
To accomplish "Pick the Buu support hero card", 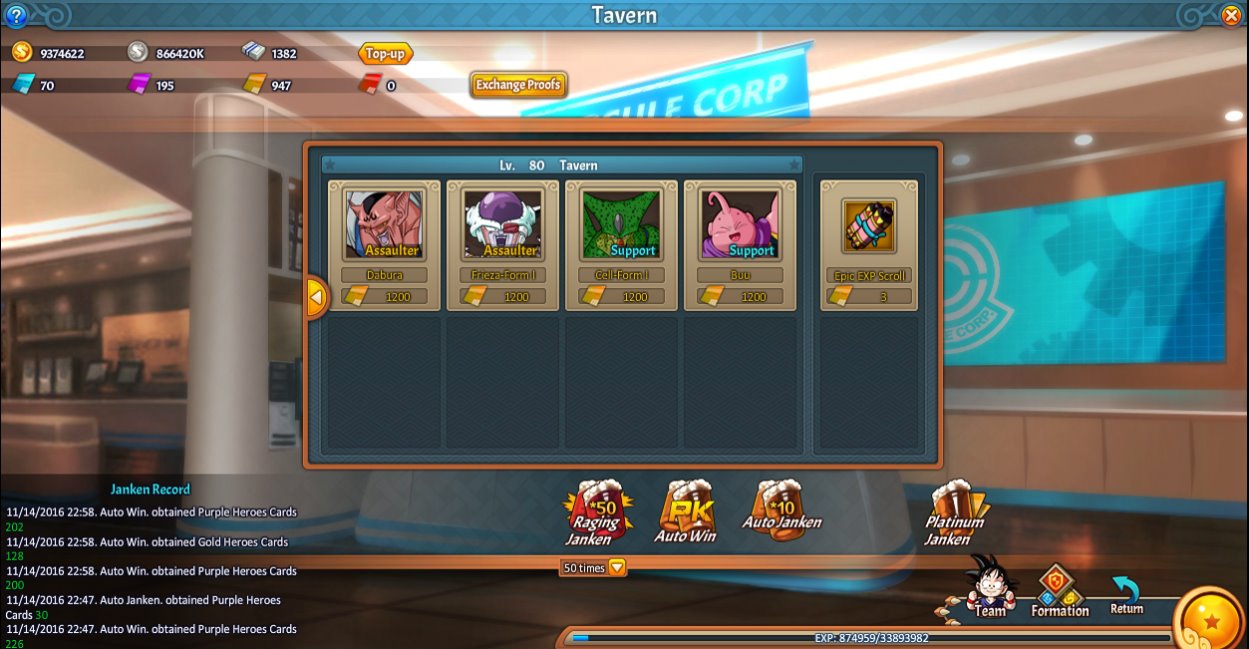I will [x=740, y=226].
